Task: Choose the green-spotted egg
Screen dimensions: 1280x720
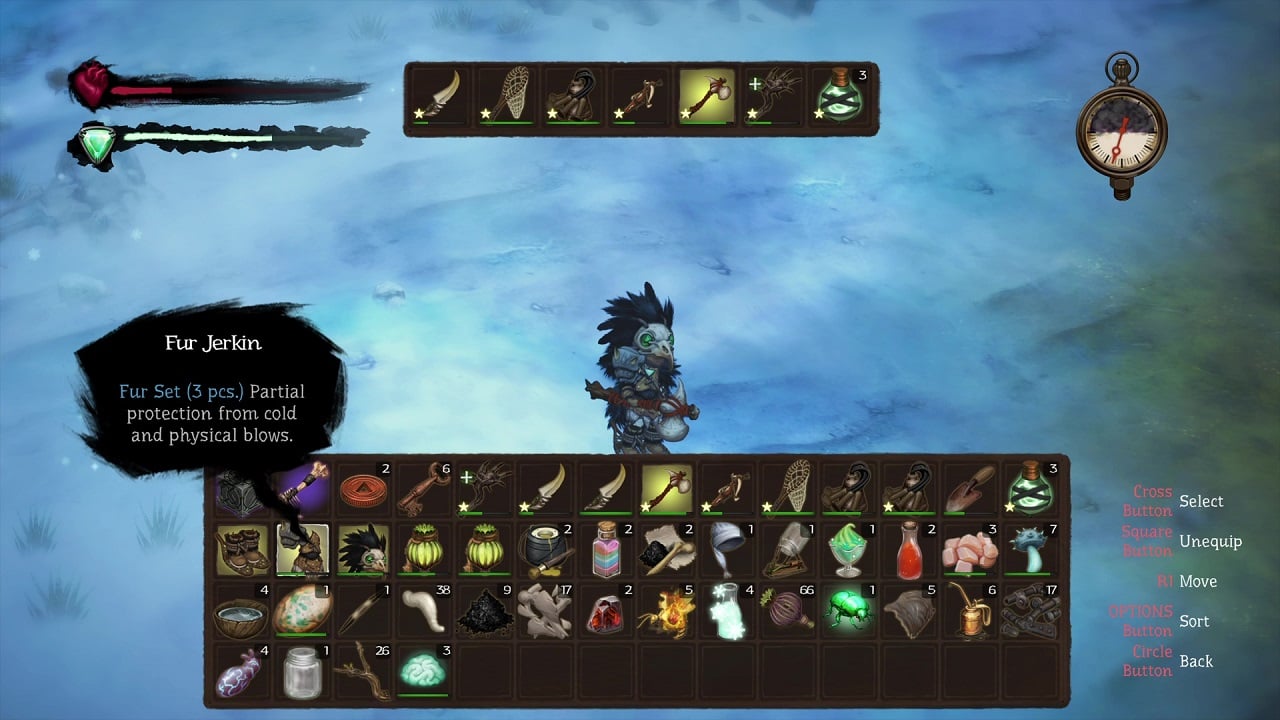Action: pyautogui.click(x=302, y=611)
